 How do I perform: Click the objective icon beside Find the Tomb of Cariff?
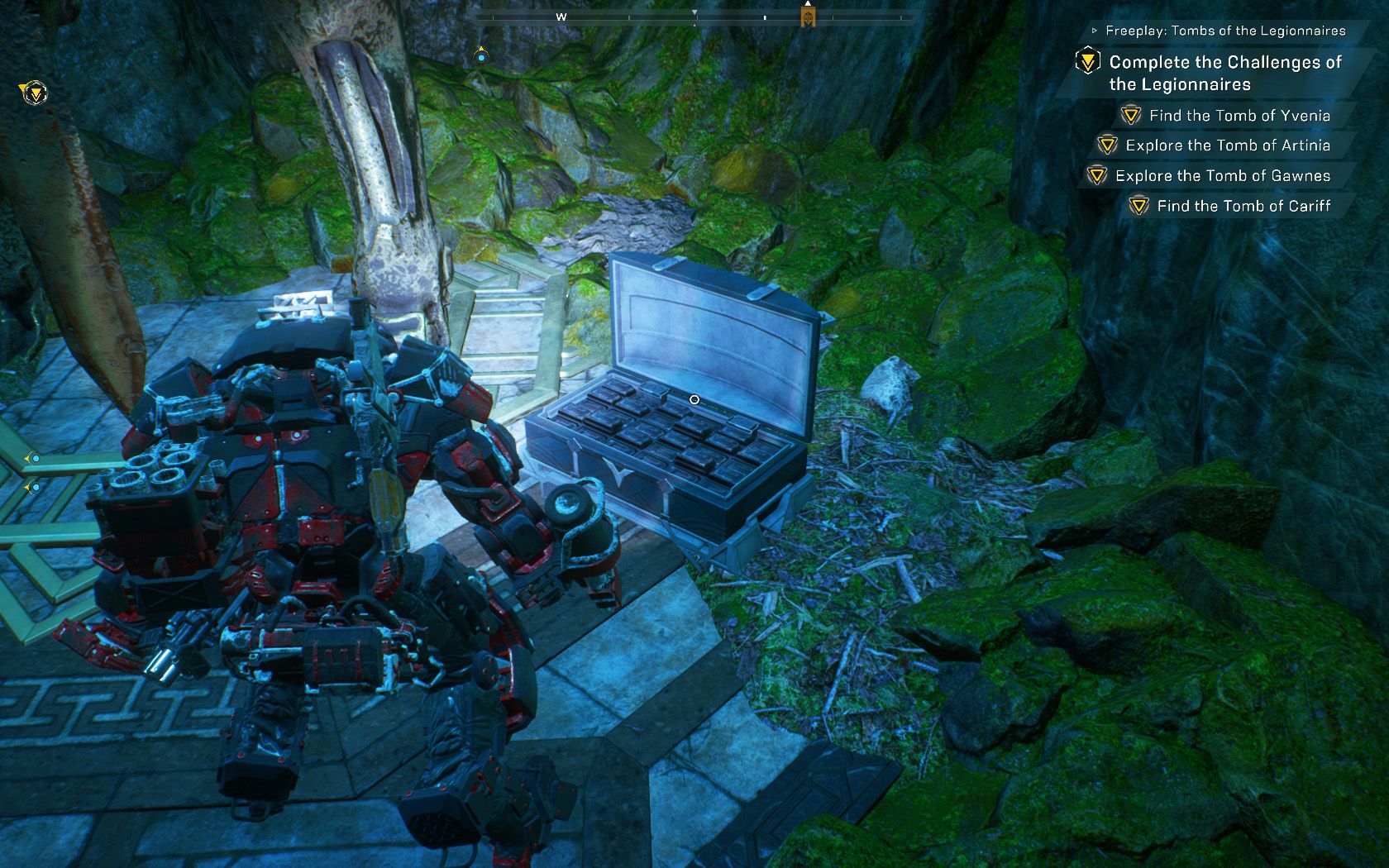(1141, 207)
